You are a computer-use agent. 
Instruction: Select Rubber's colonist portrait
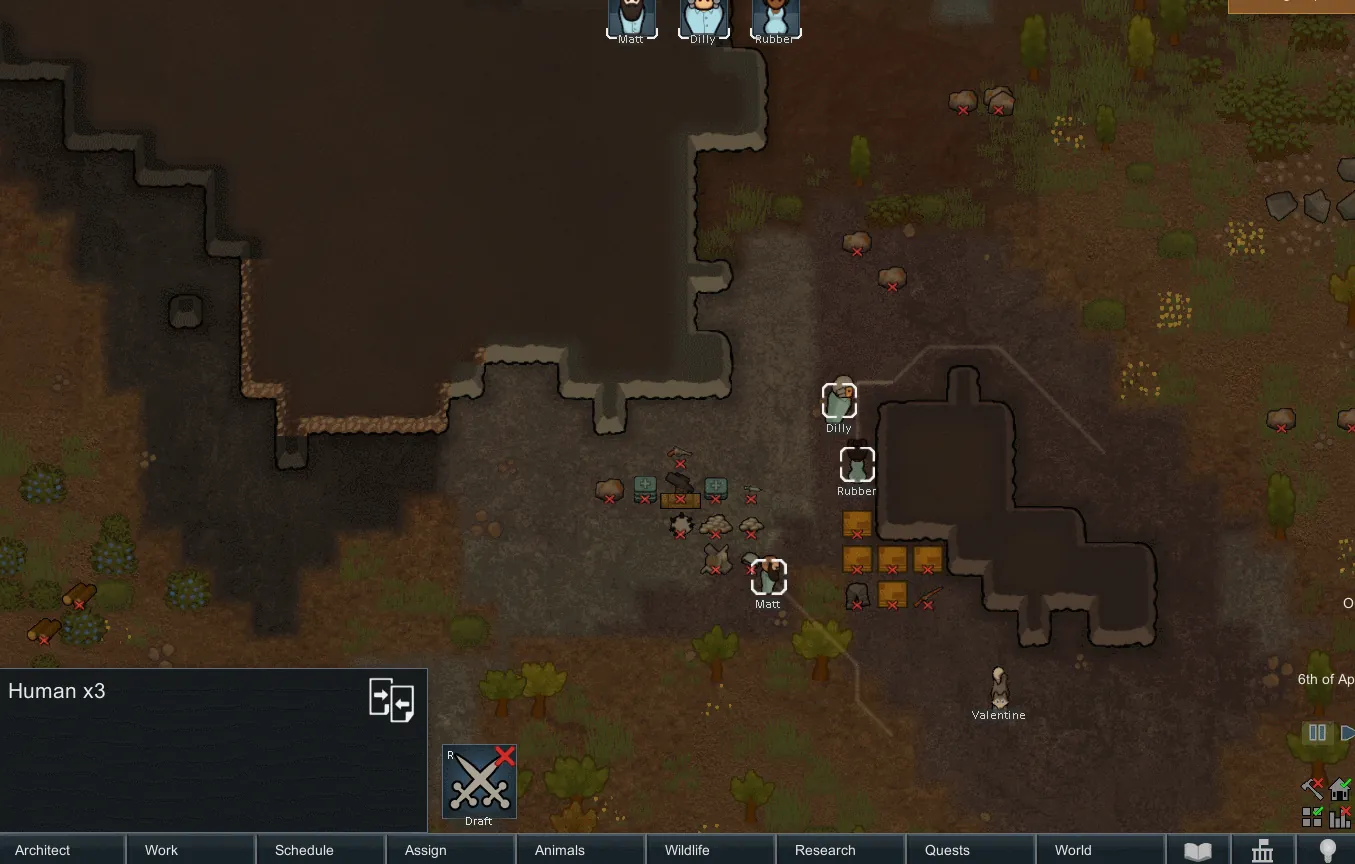coord(776,17)
